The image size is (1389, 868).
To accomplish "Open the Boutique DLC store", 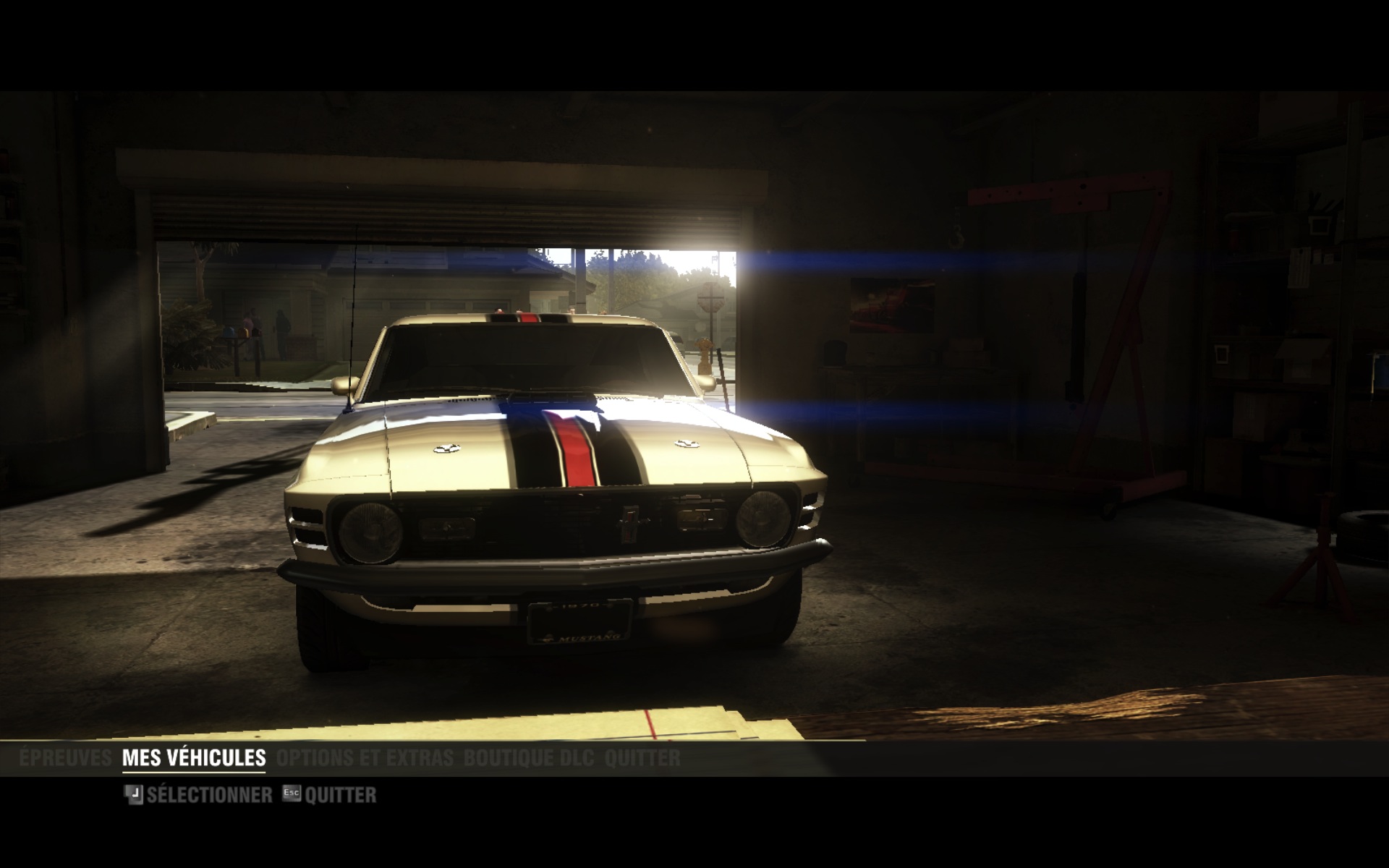I will [528, 758].
